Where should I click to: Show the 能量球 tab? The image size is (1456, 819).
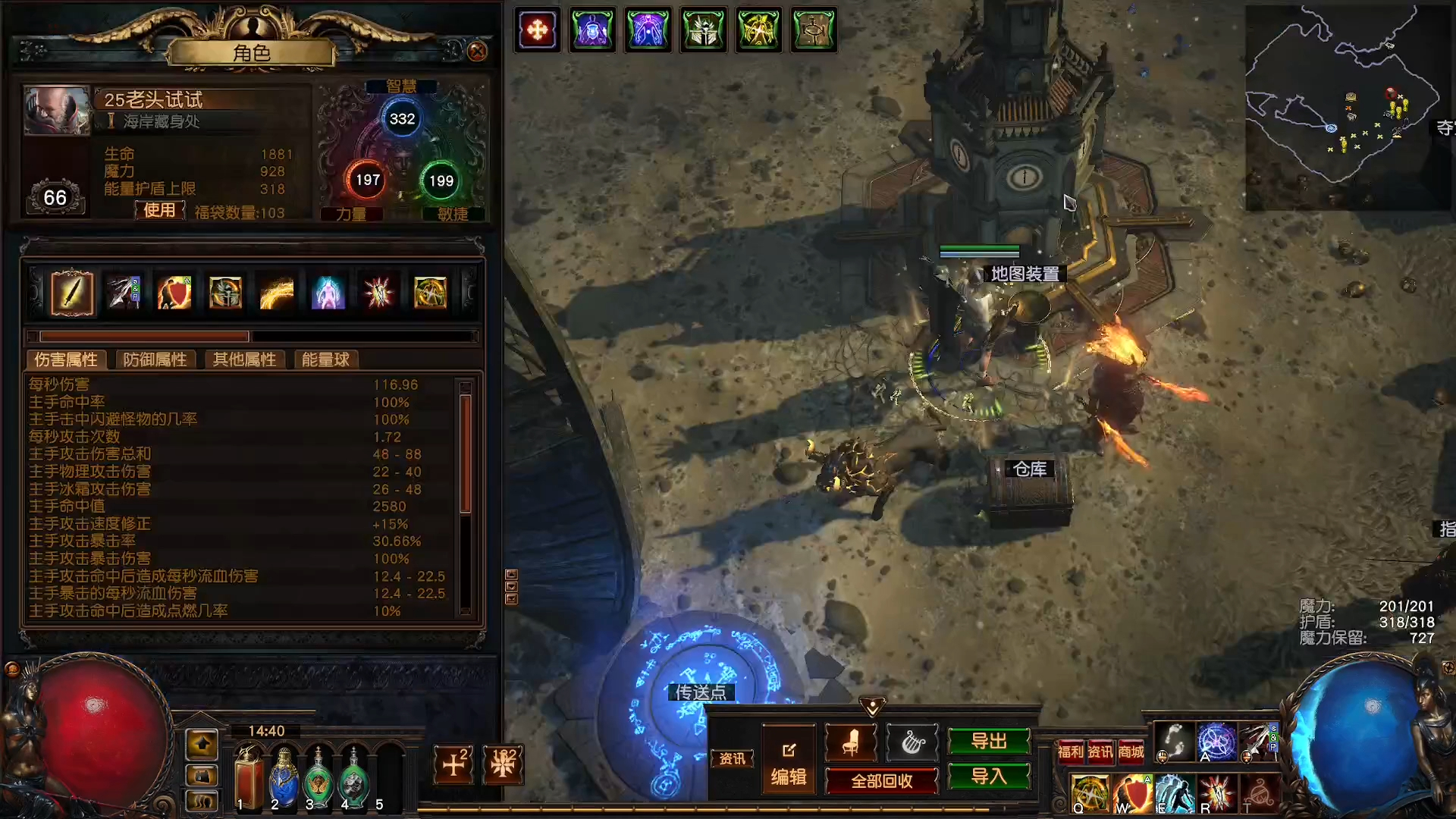(x=325, y=359)
